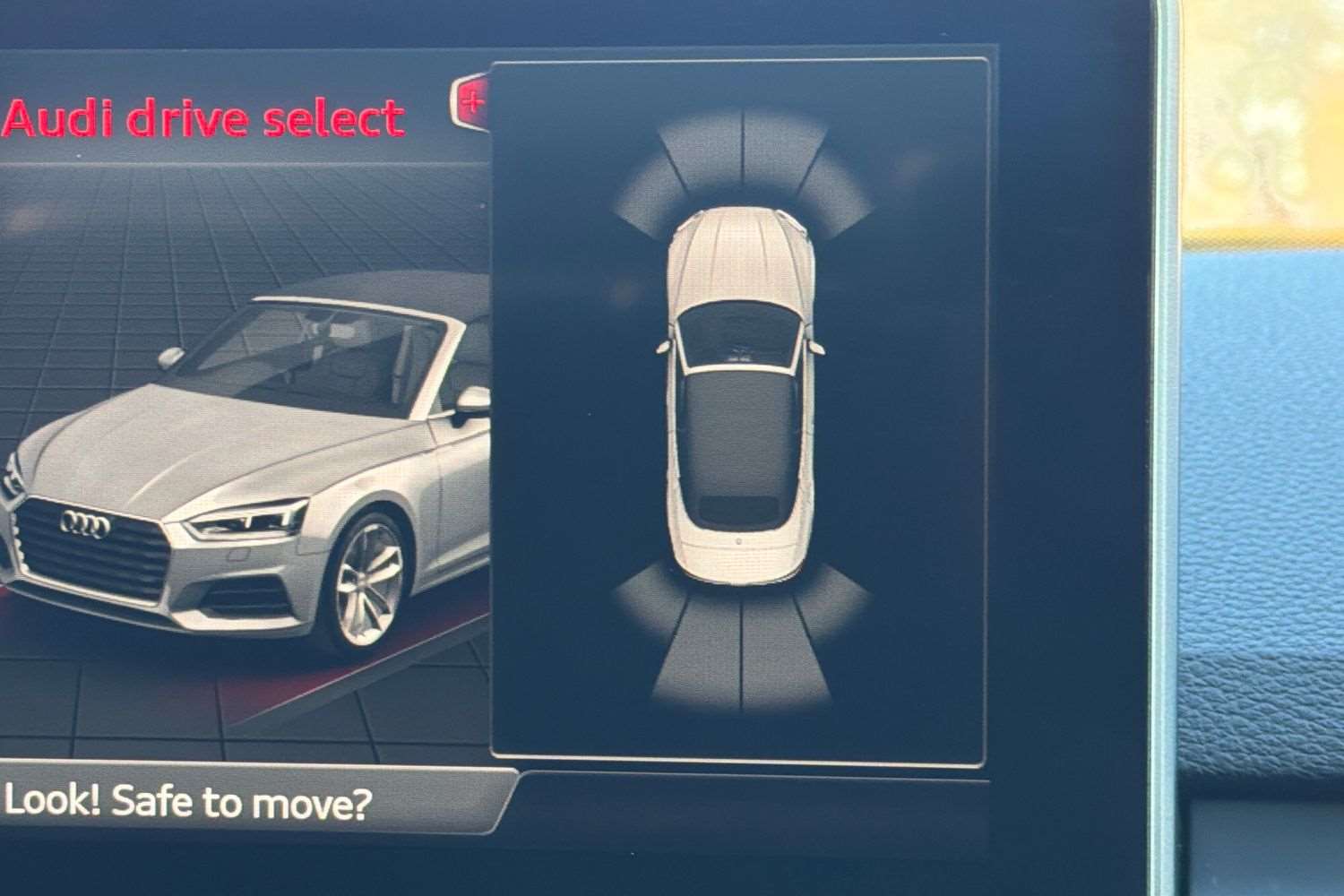This screenshot has width=1344, height=896.
Task: Select the Audi drive select heading
Action: pyautogui.click(x=202, y=116)
